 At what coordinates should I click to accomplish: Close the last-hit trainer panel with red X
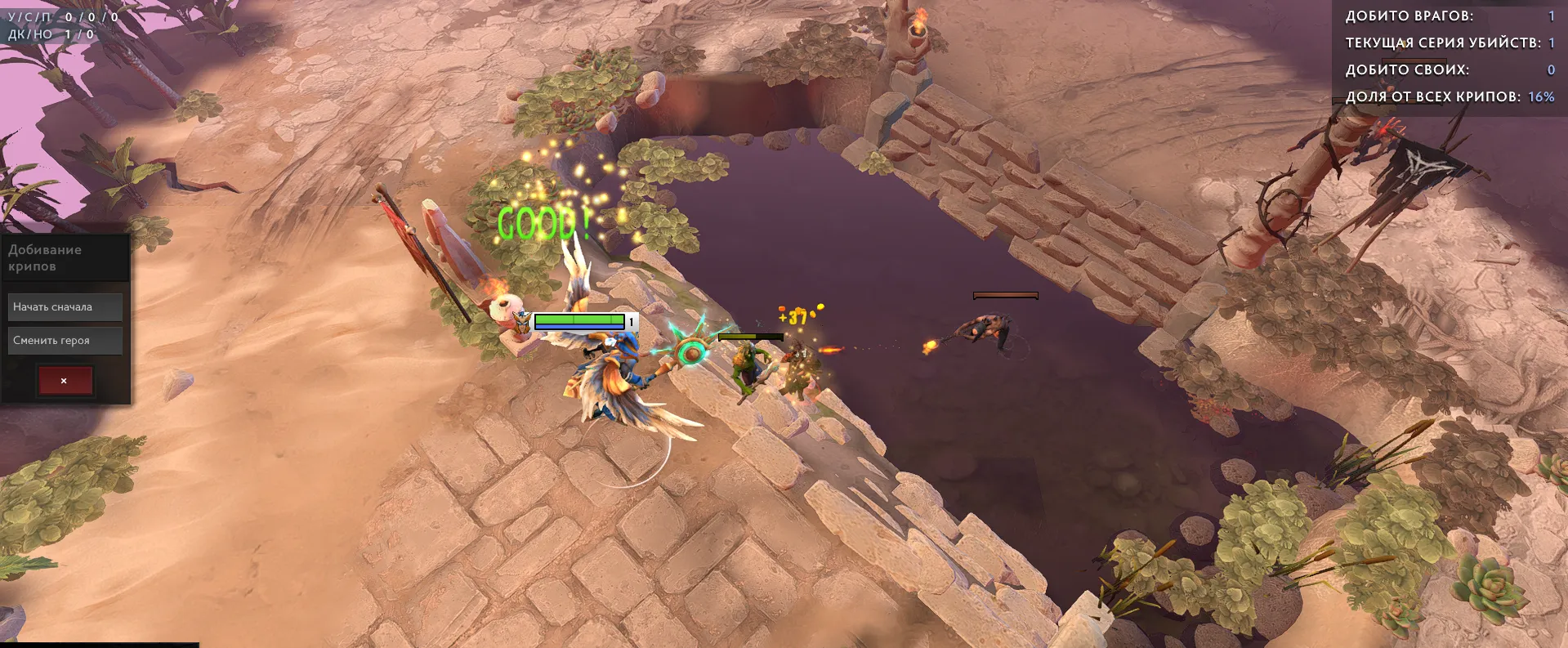pos(65,381)
